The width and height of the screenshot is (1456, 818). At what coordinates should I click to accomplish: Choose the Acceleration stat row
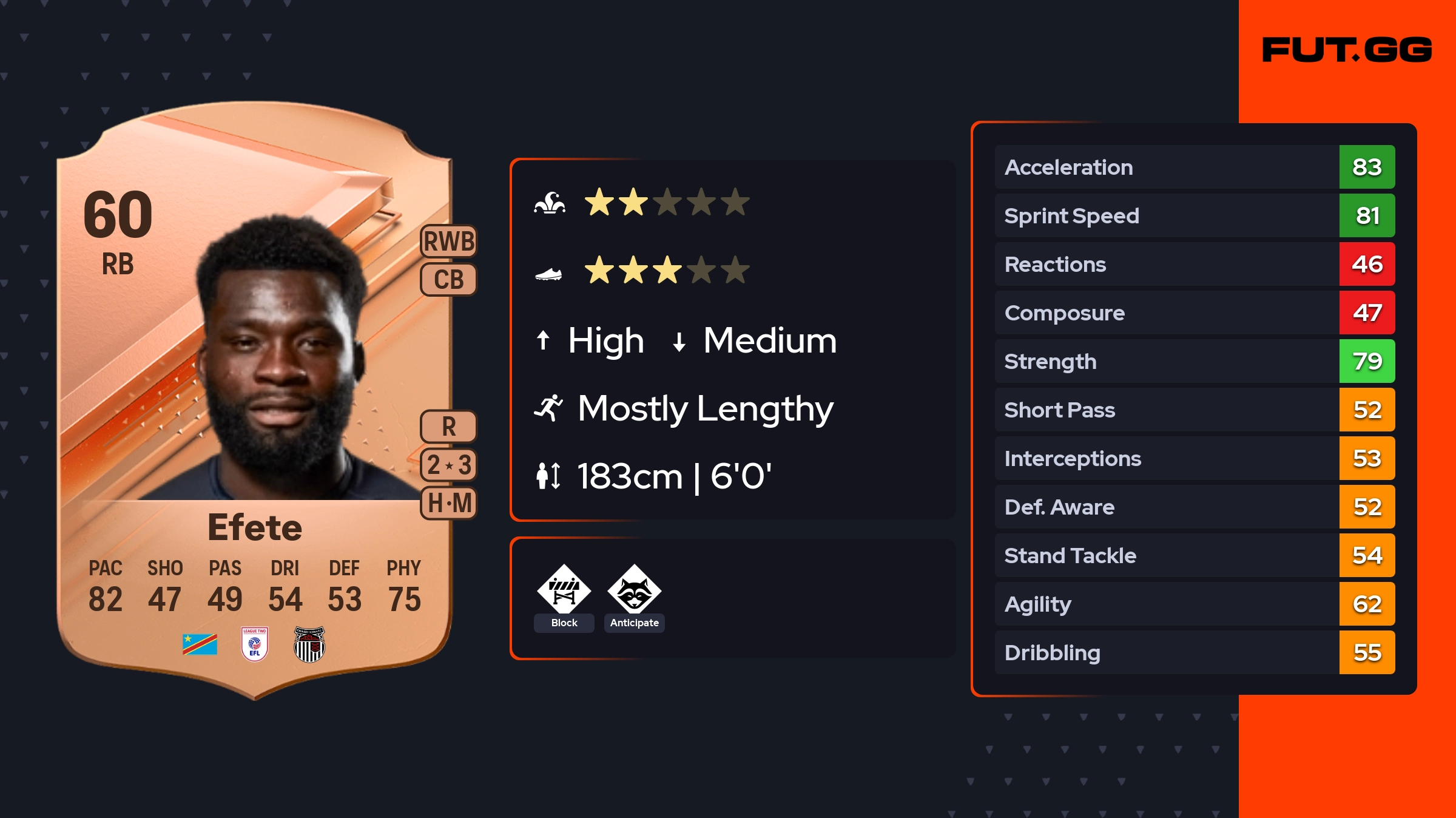[x=1194, y=167]
